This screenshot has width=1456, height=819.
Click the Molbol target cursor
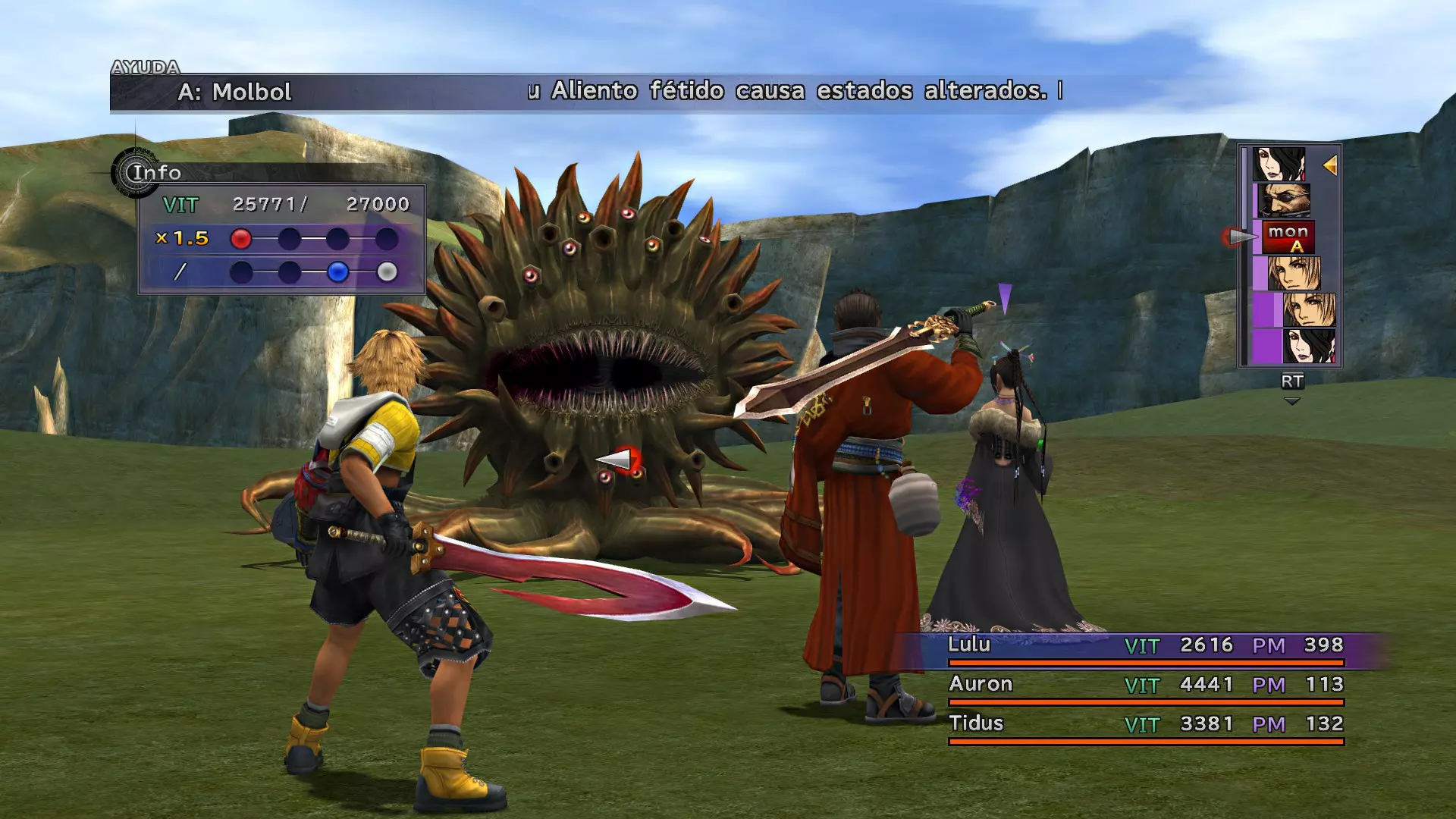click(618, 460)
